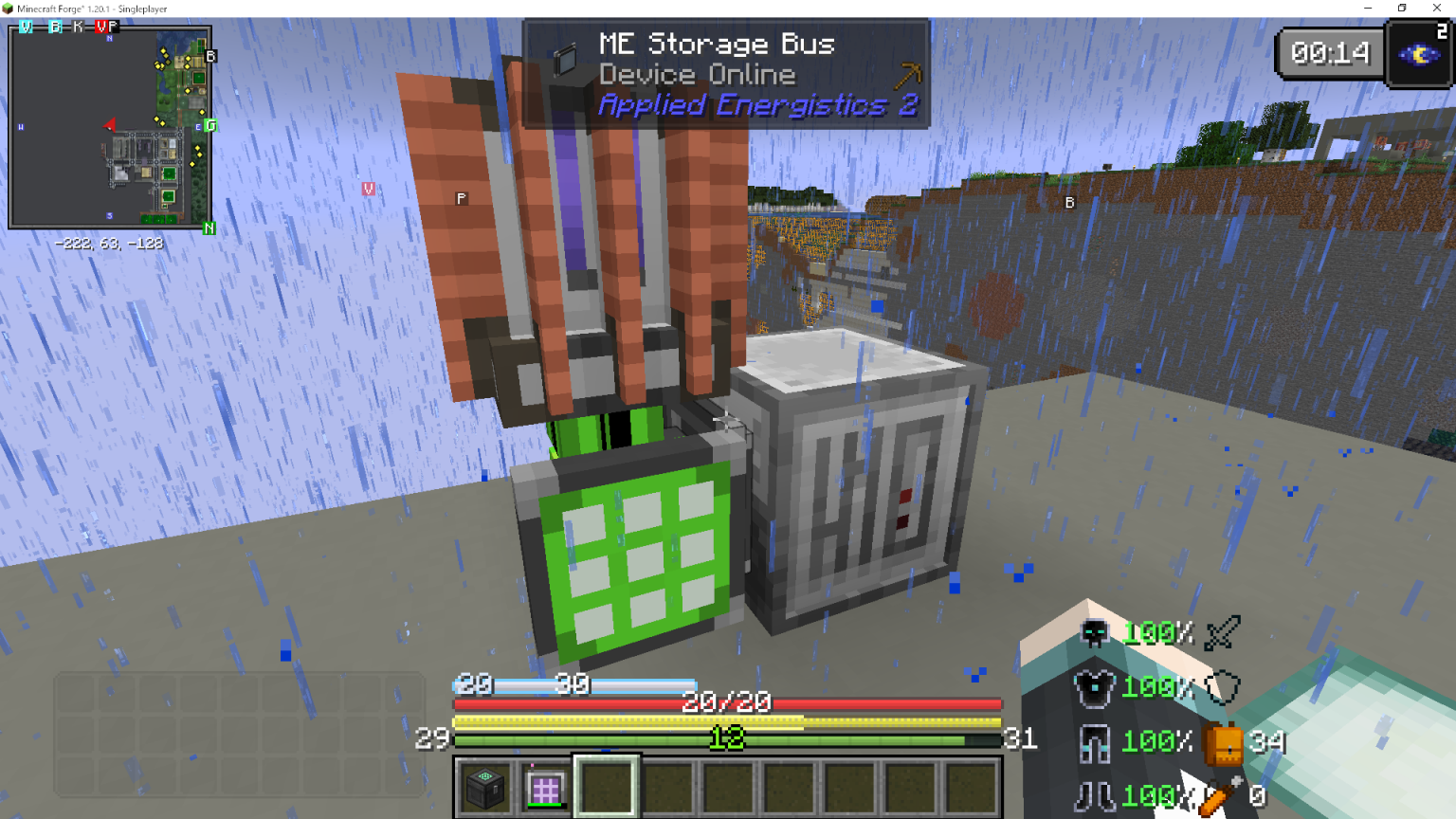Toggle the red V button above the minimap
The image size is (1456, 819).
pyautogui.click(x=102, y=27)
